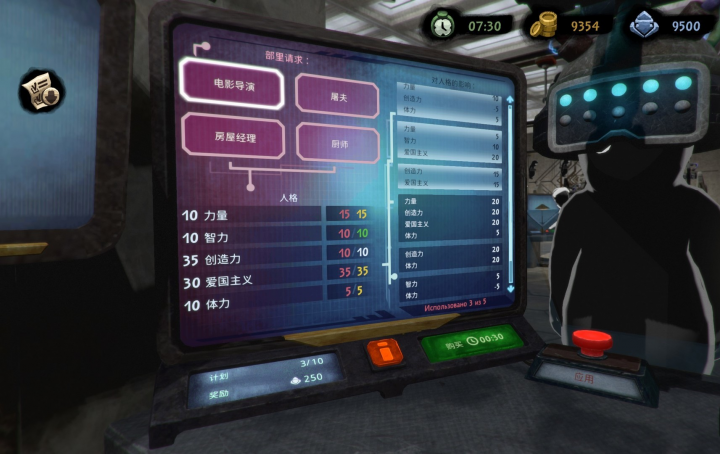
Task: Click the effects list scrollbar
Action: coord(510,190)
